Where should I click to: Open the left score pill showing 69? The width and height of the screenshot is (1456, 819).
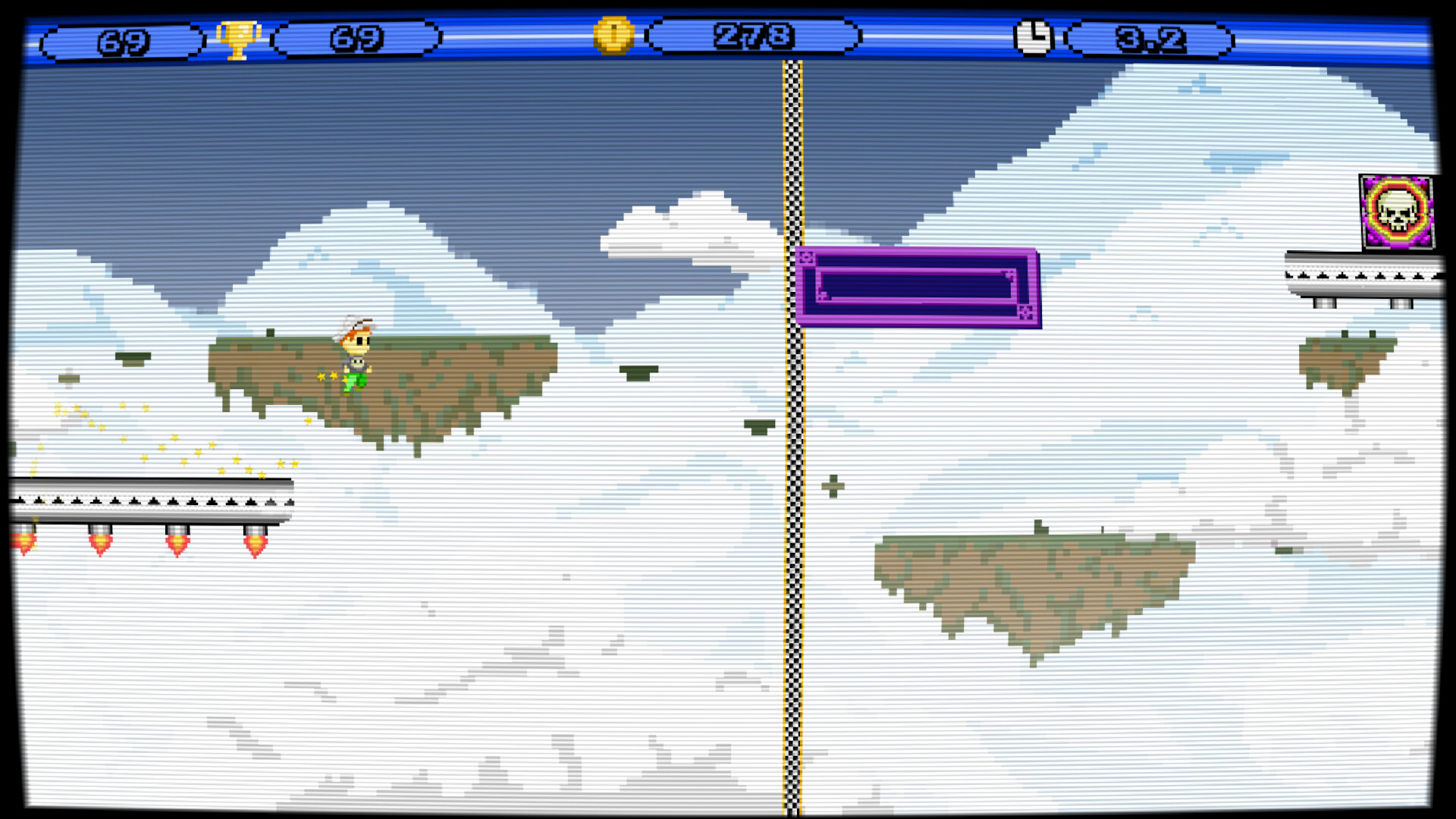tap(124, 36)
